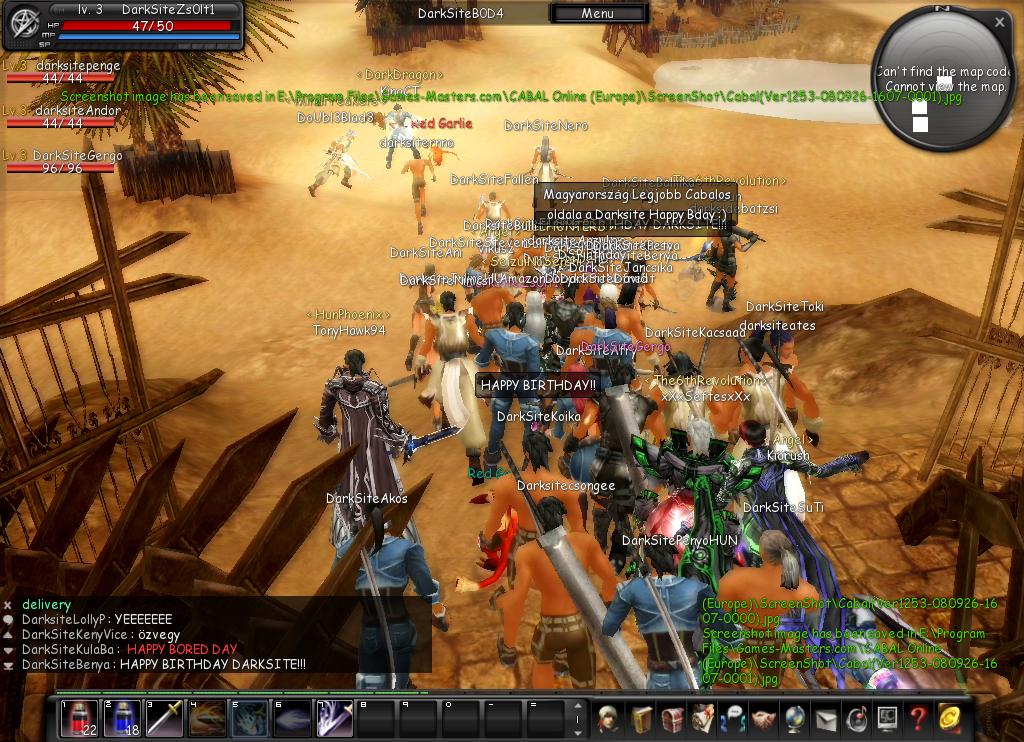
Task: Click the monitor icon in the bottom bar
Action: tap(887, 719)
